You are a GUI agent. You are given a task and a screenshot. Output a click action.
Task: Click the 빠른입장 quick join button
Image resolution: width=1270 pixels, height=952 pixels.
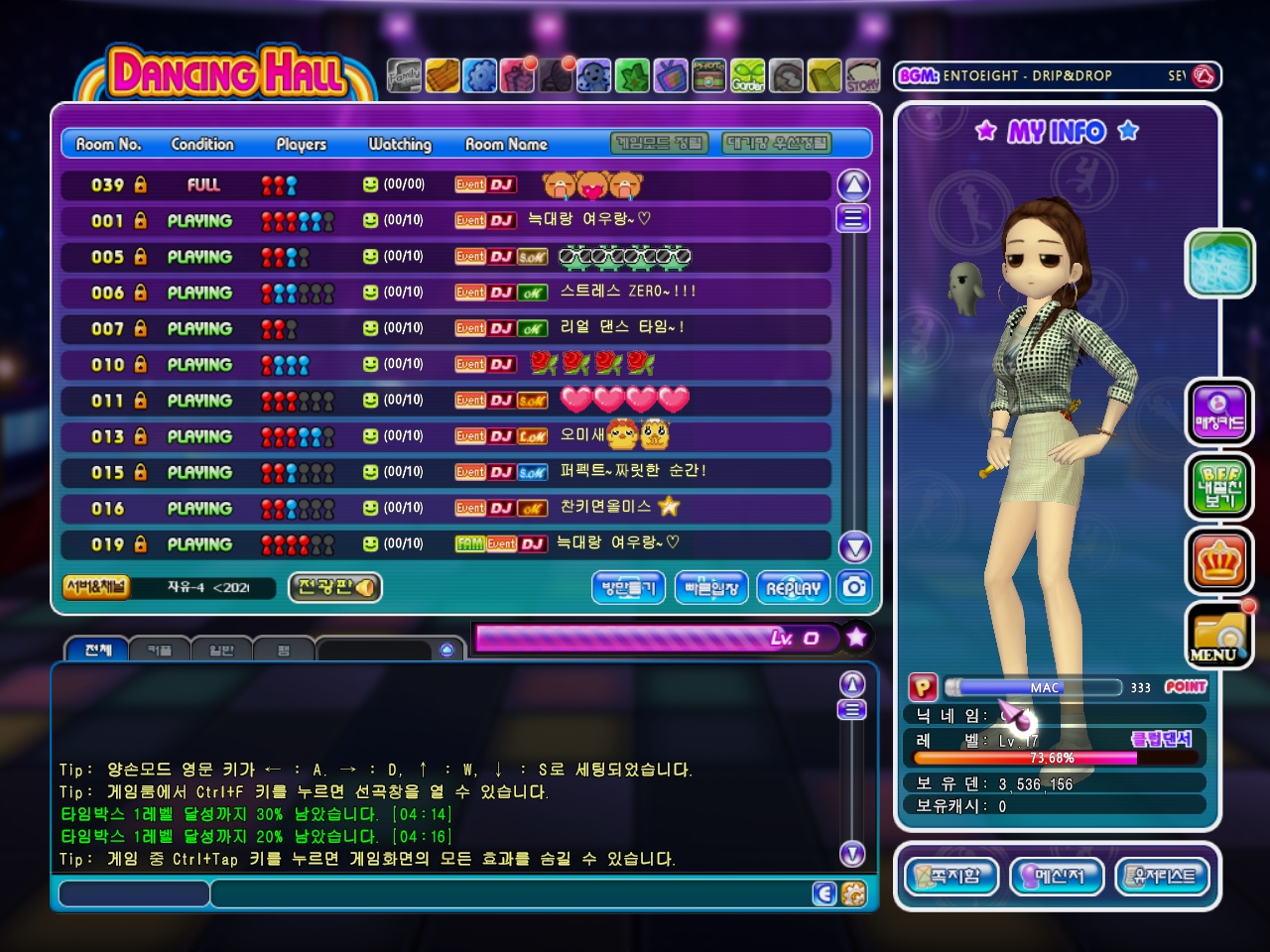(x=711, y=588)
